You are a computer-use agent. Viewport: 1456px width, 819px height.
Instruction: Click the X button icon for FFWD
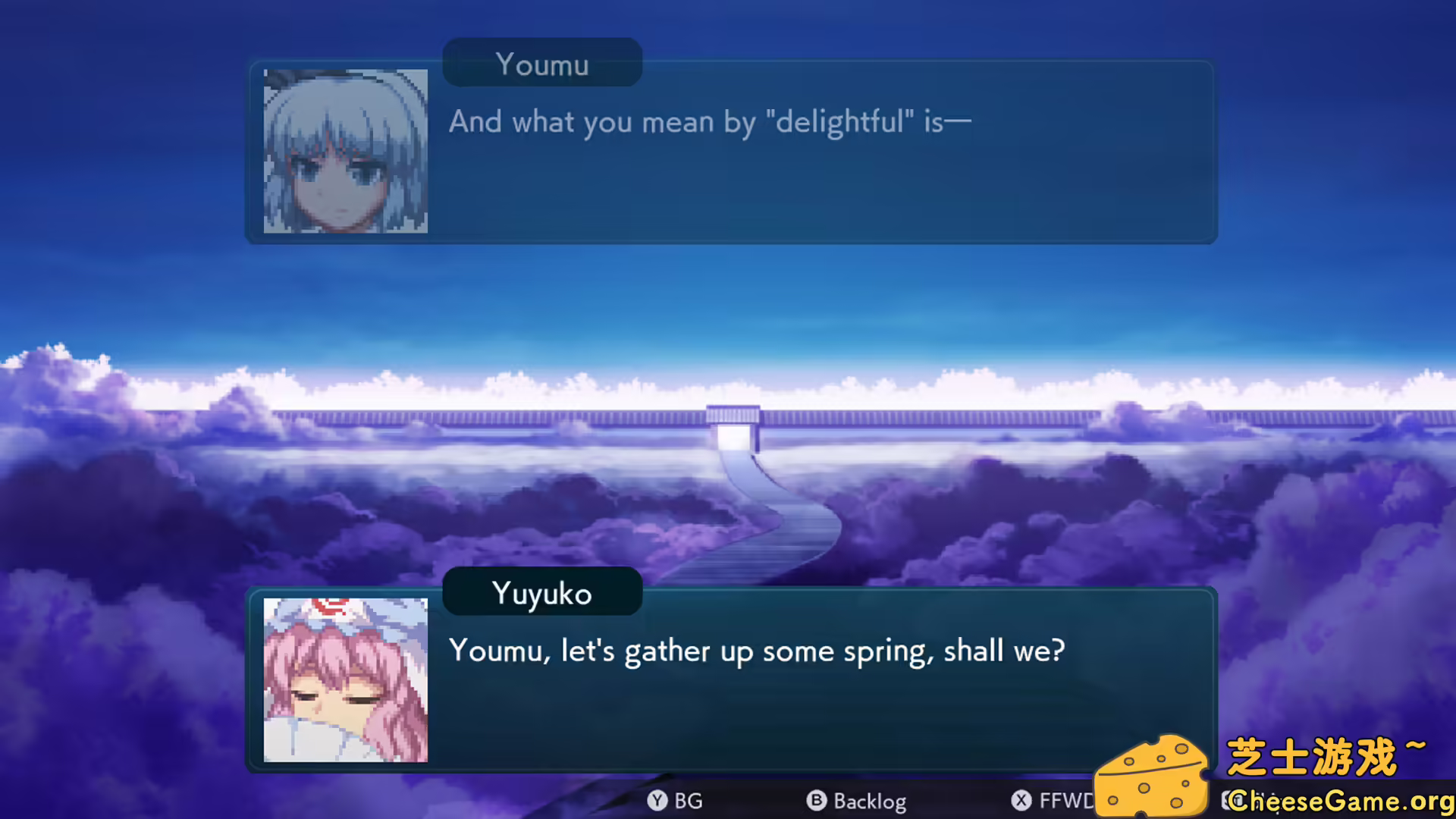(x=1022, y=802)
